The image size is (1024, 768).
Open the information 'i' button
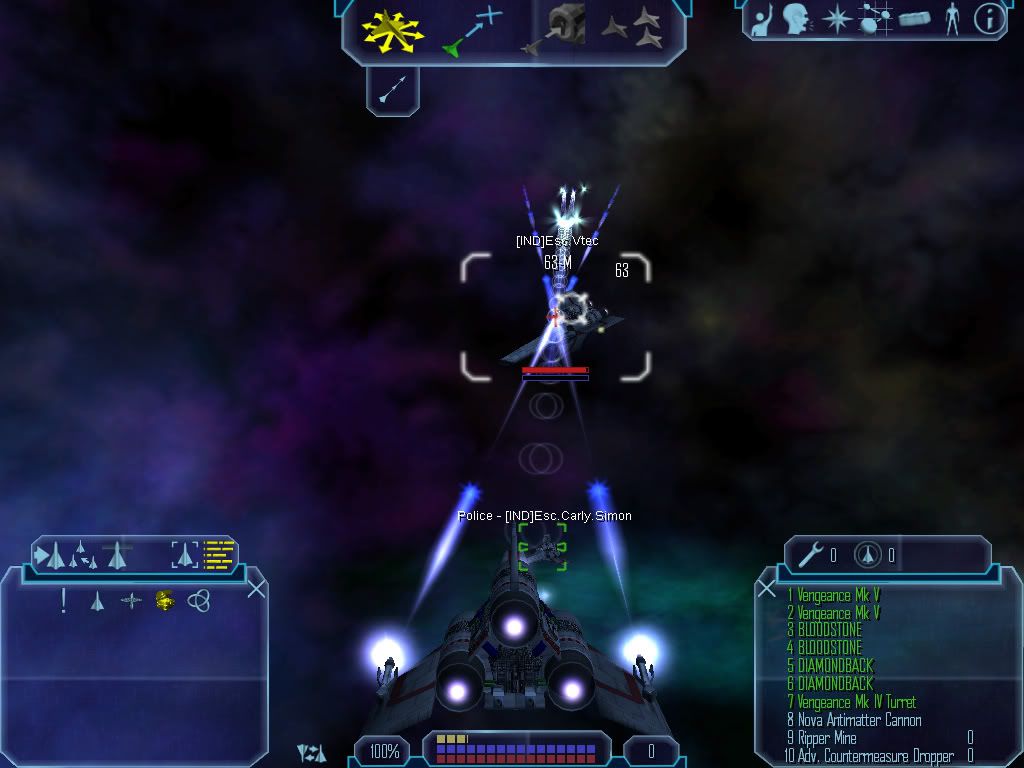click(988, 19)
